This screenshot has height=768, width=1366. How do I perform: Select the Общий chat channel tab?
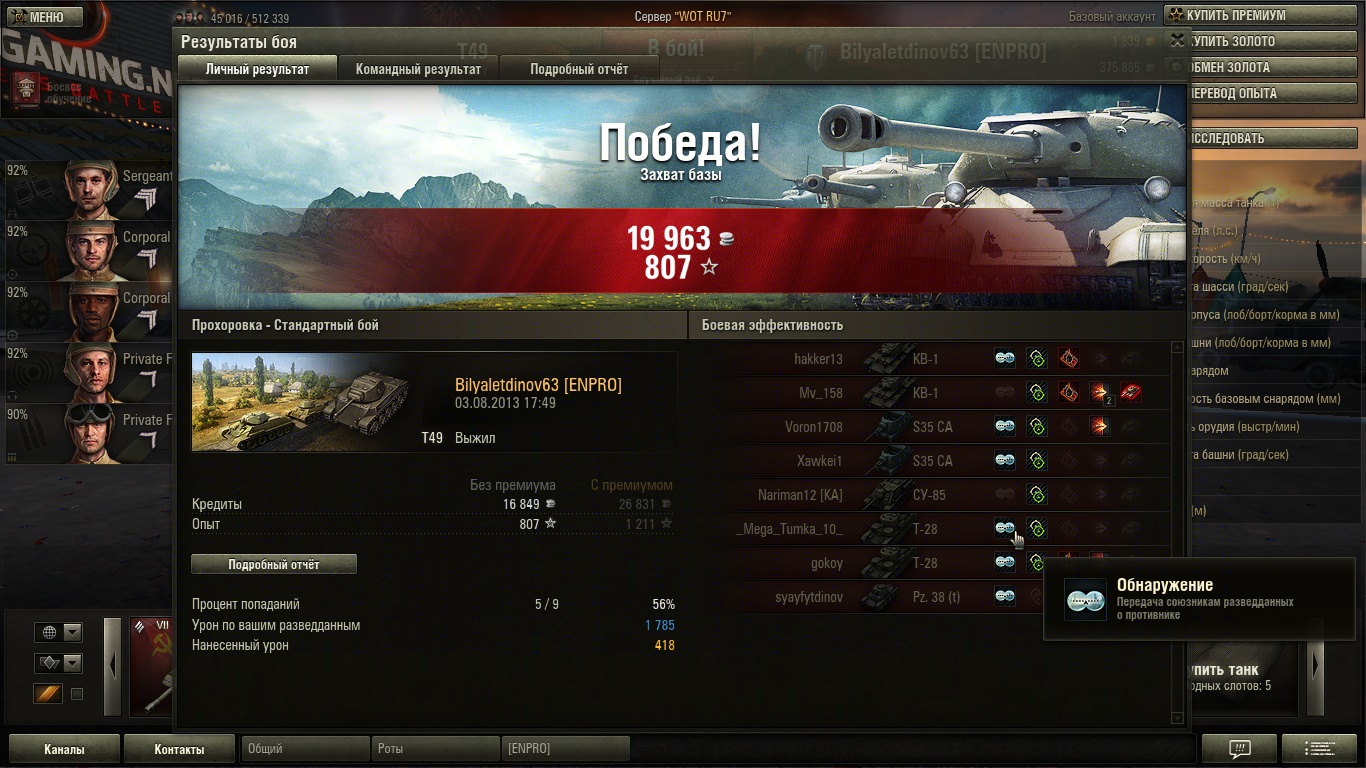tap(304, 749)
